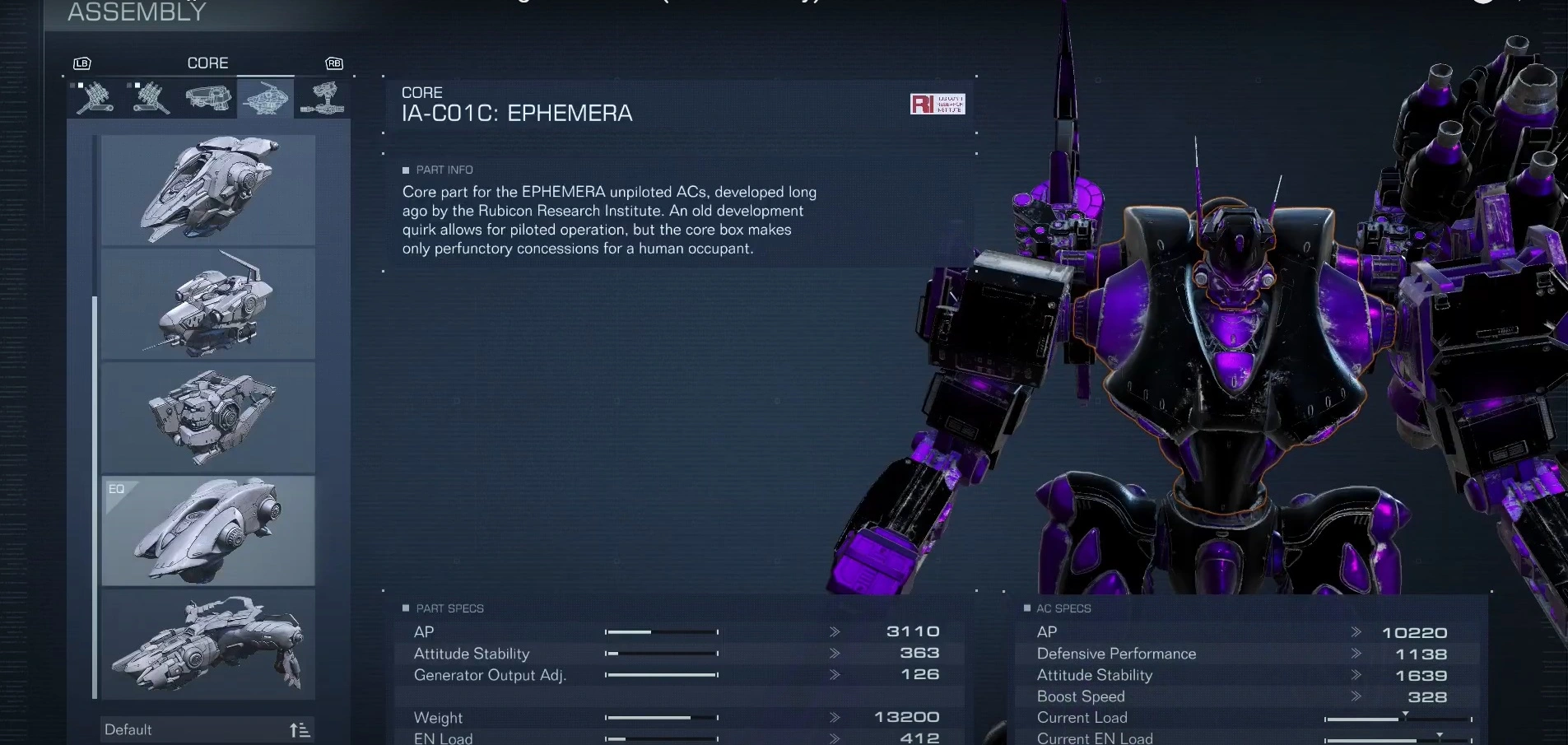Screen dimensions: 1568x745
Task: Select the core thumbnail with the antenna
Action: pyautogui.click(x=208, y=304)
